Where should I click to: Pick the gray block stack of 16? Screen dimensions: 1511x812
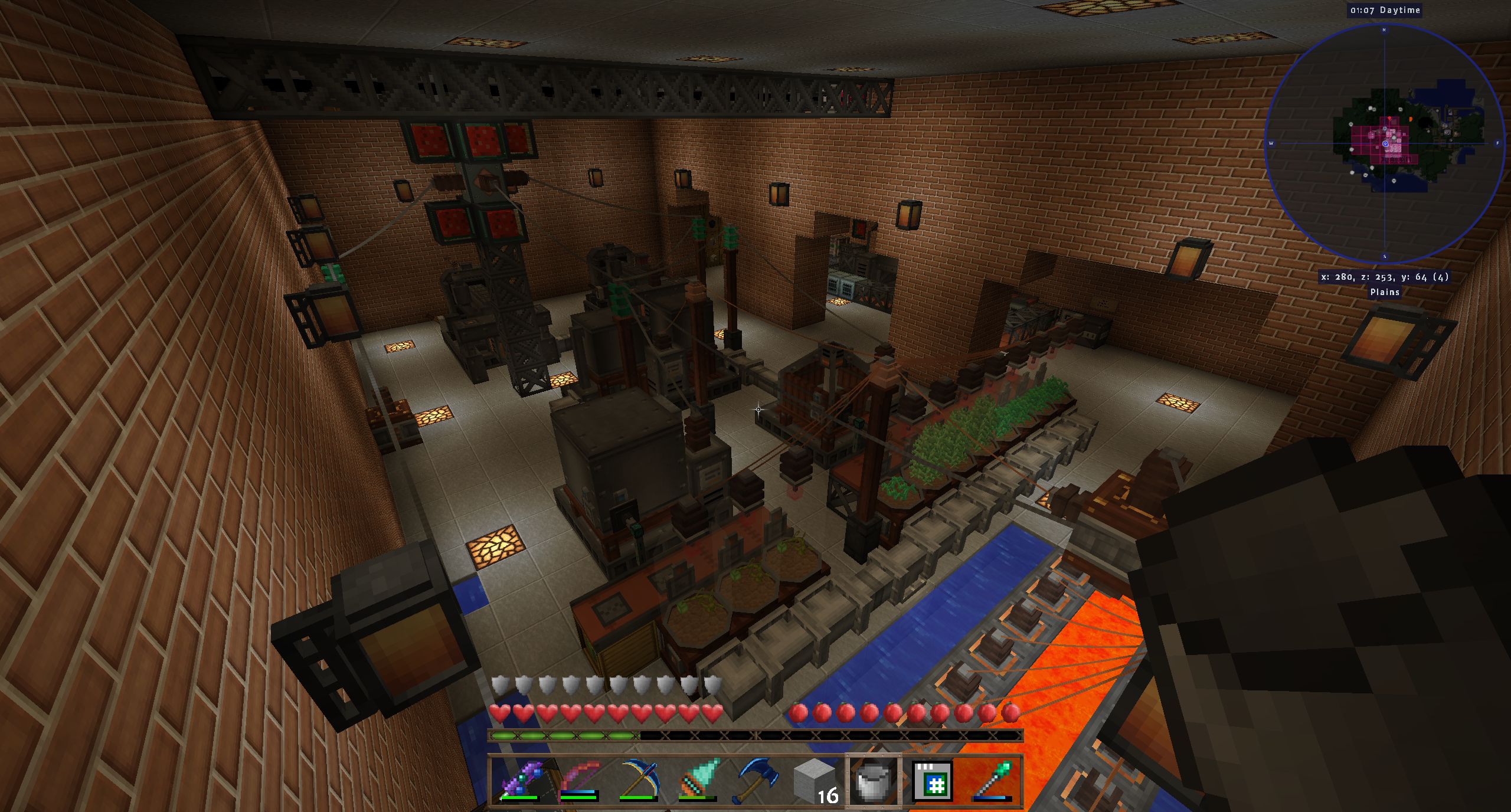point(815,780)
